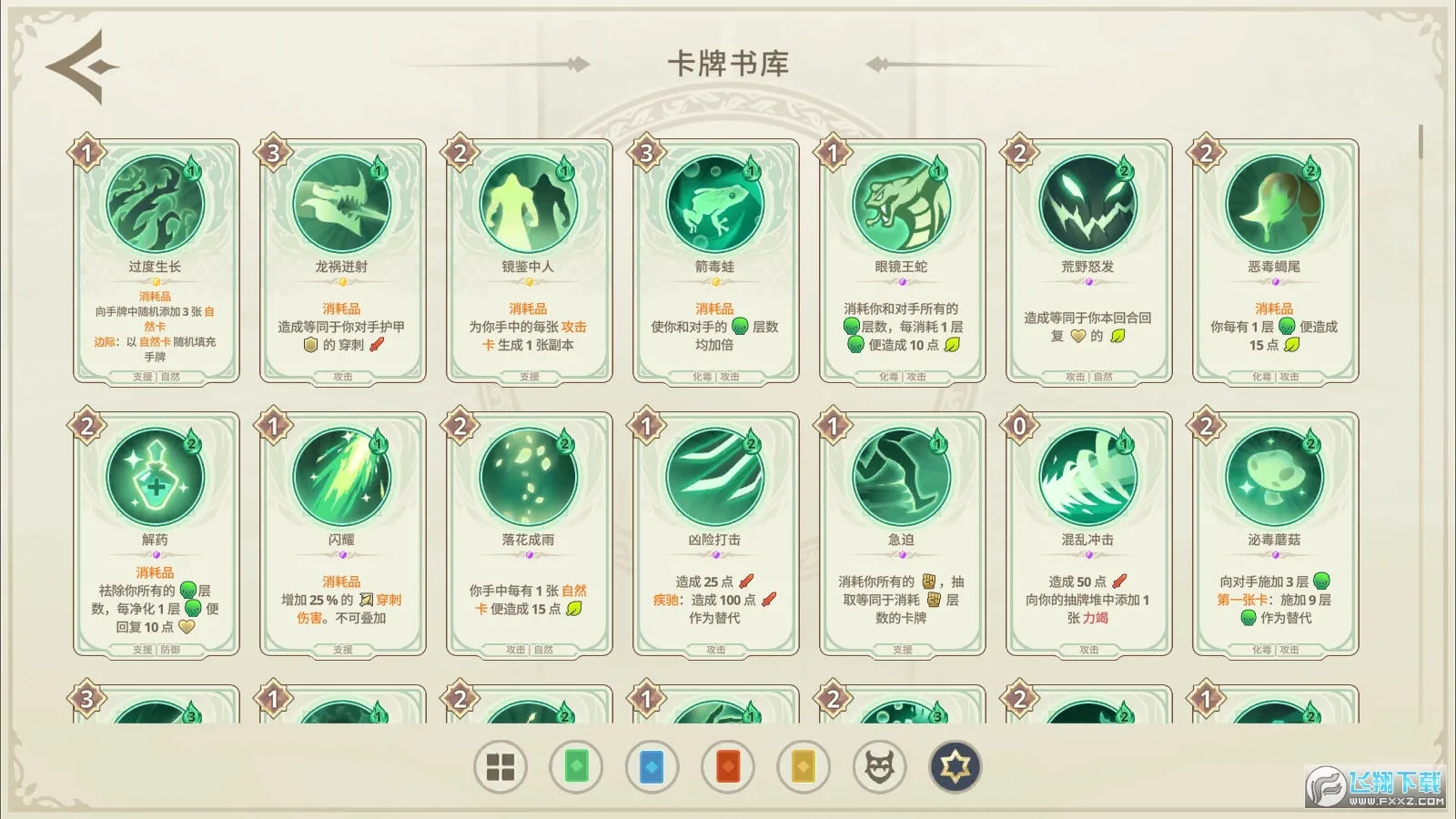Click the yellow card color swatch filter
The image size is (1456, 819).
pyautogui.click(x=802, y=766)
